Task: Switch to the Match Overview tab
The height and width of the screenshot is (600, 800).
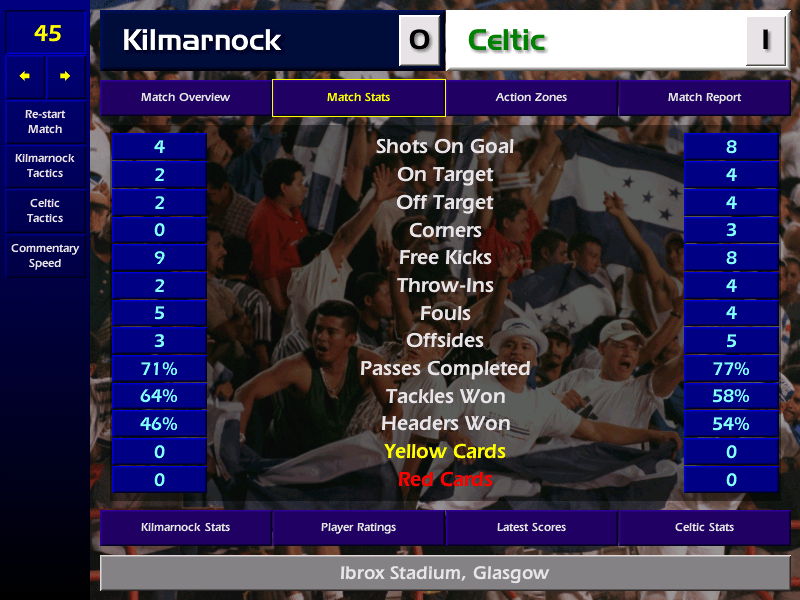Action: [x=185, y=98]
